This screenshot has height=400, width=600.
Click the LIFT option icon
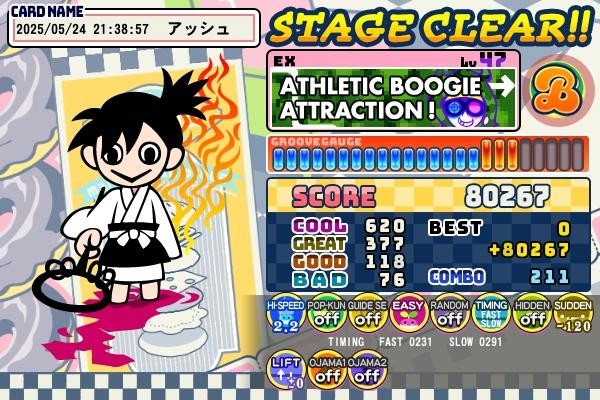coord(285,369)
